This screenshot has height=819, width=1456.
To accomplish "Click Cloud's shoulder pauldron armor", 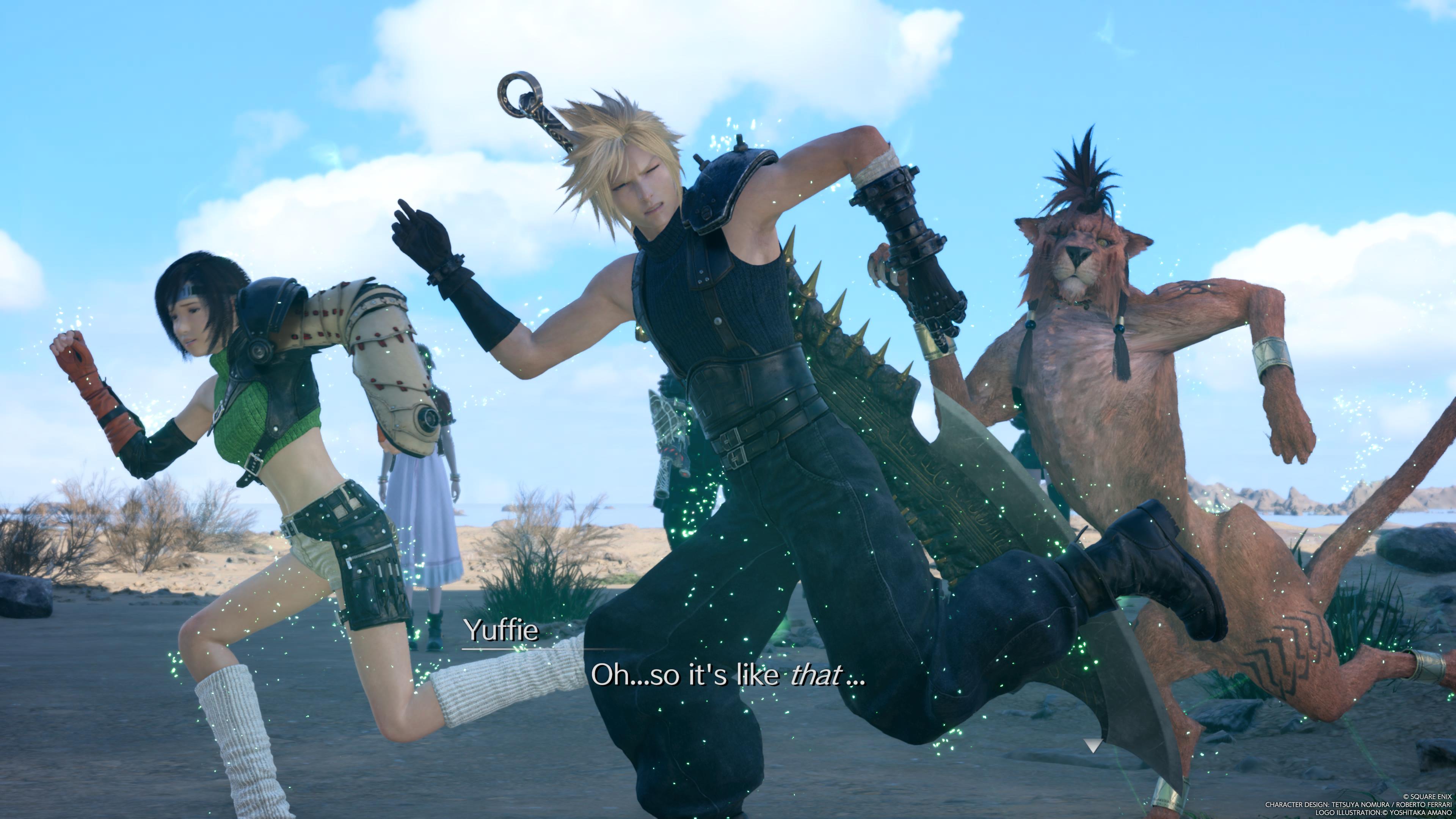I will coord(723,187).
